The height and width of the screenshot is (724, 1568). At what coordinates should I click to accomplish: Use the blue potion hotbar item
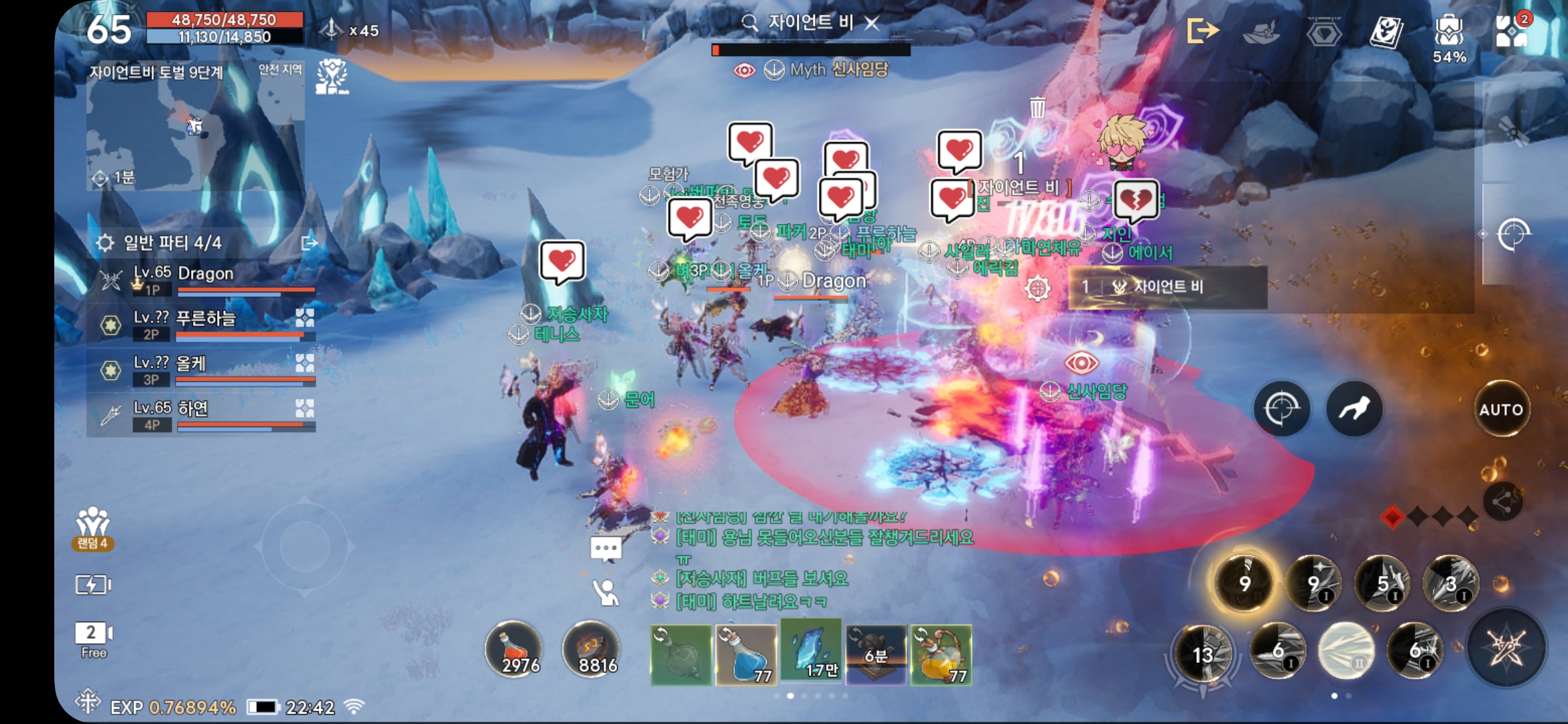[x=746, y=655]
